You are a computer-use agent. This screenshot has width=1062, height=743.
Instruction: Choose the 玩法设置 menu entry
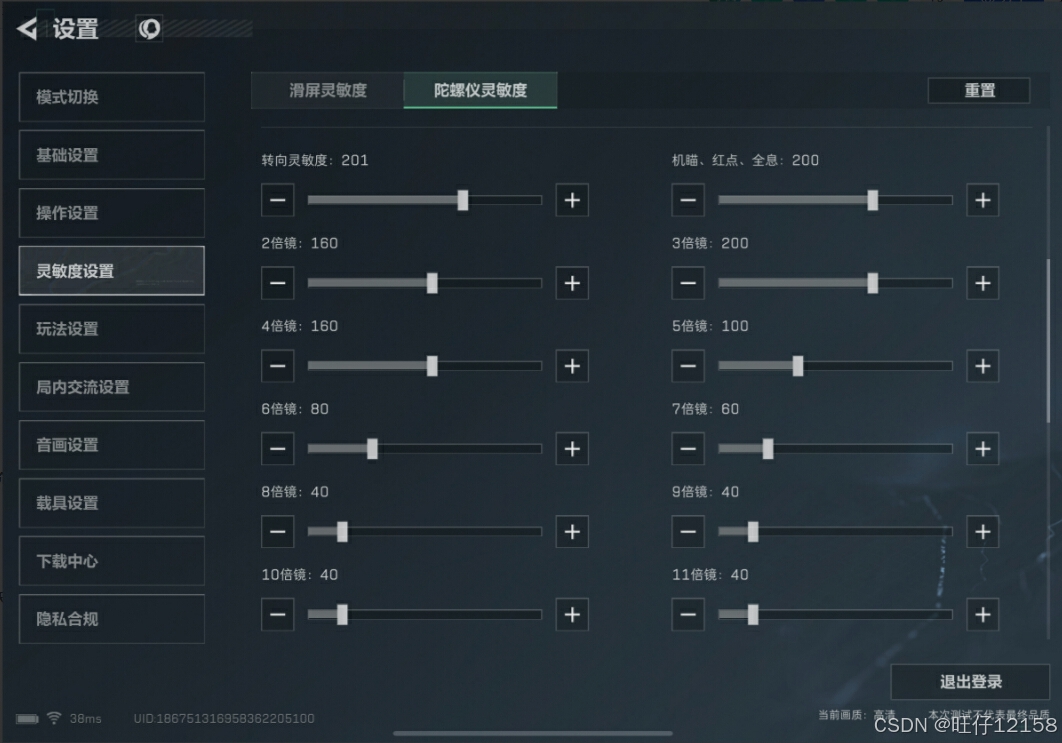(111, 329)
